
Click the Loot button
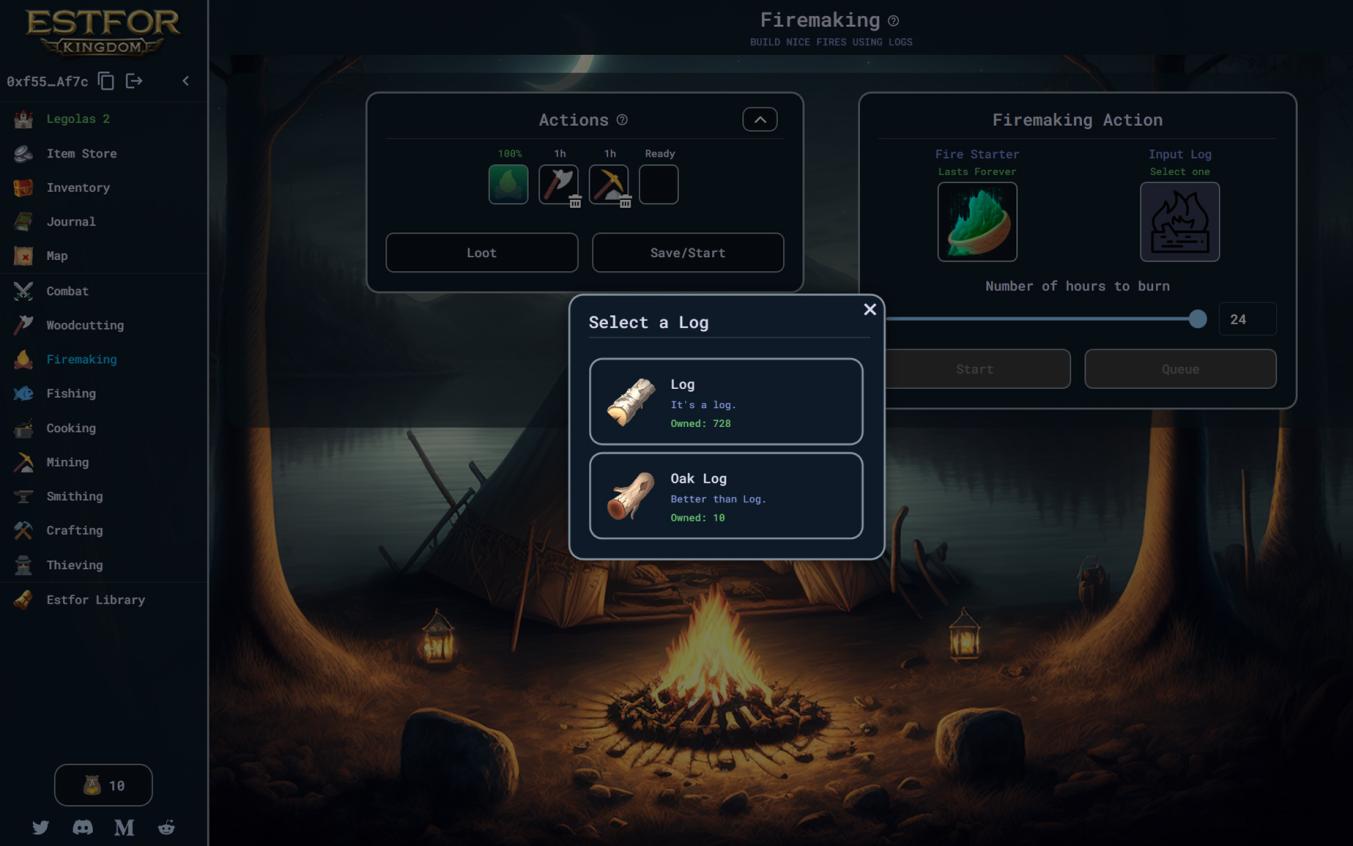coord(481,253)
